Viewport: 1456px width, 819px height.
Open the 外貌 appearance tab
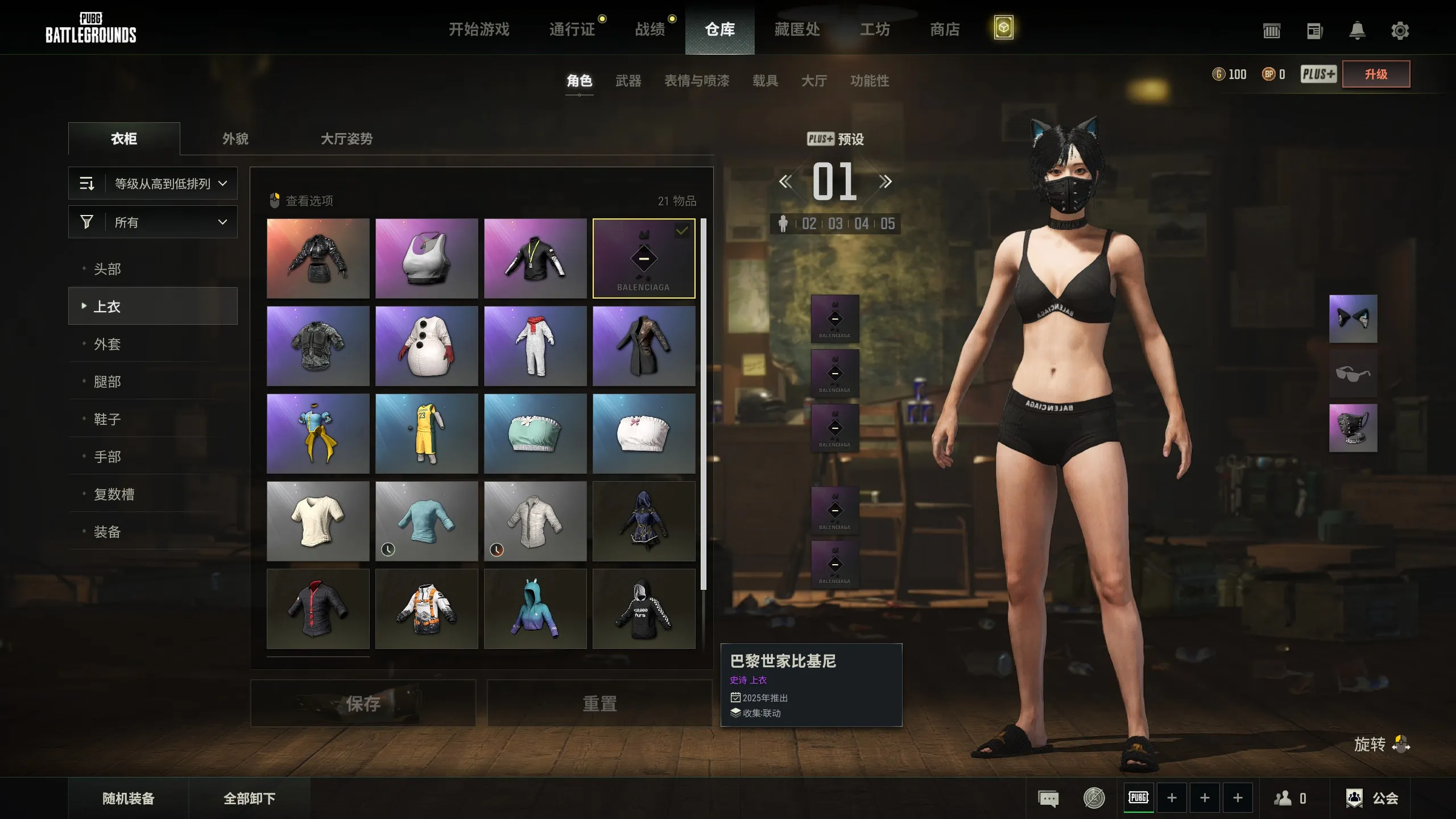[235, 139]
